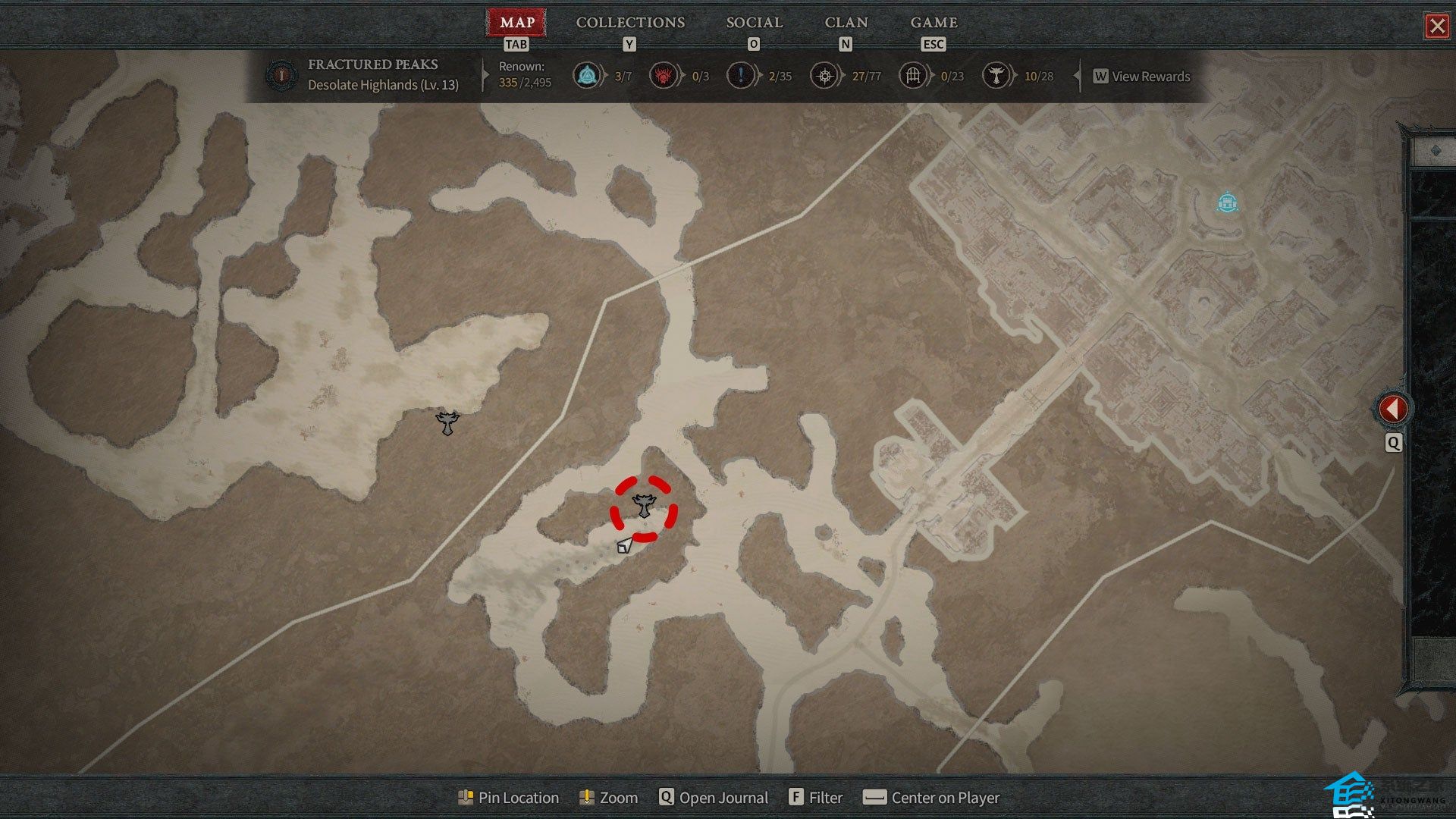1456x819 pixels.
Task: Select the dungeons progress icon
Action: 913,76
